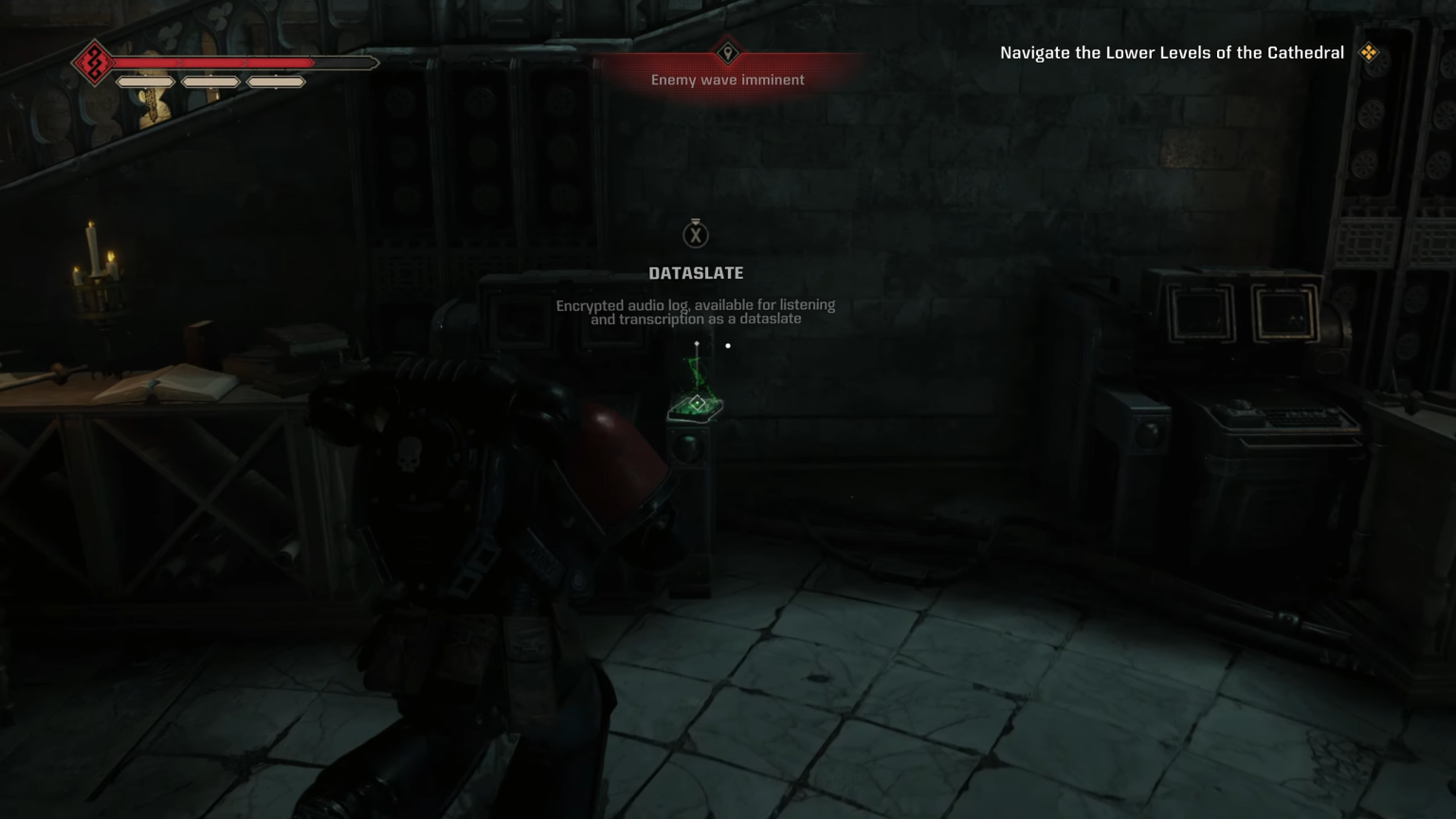Select the red player emblem beside the health bar

(x=95, y=64)
